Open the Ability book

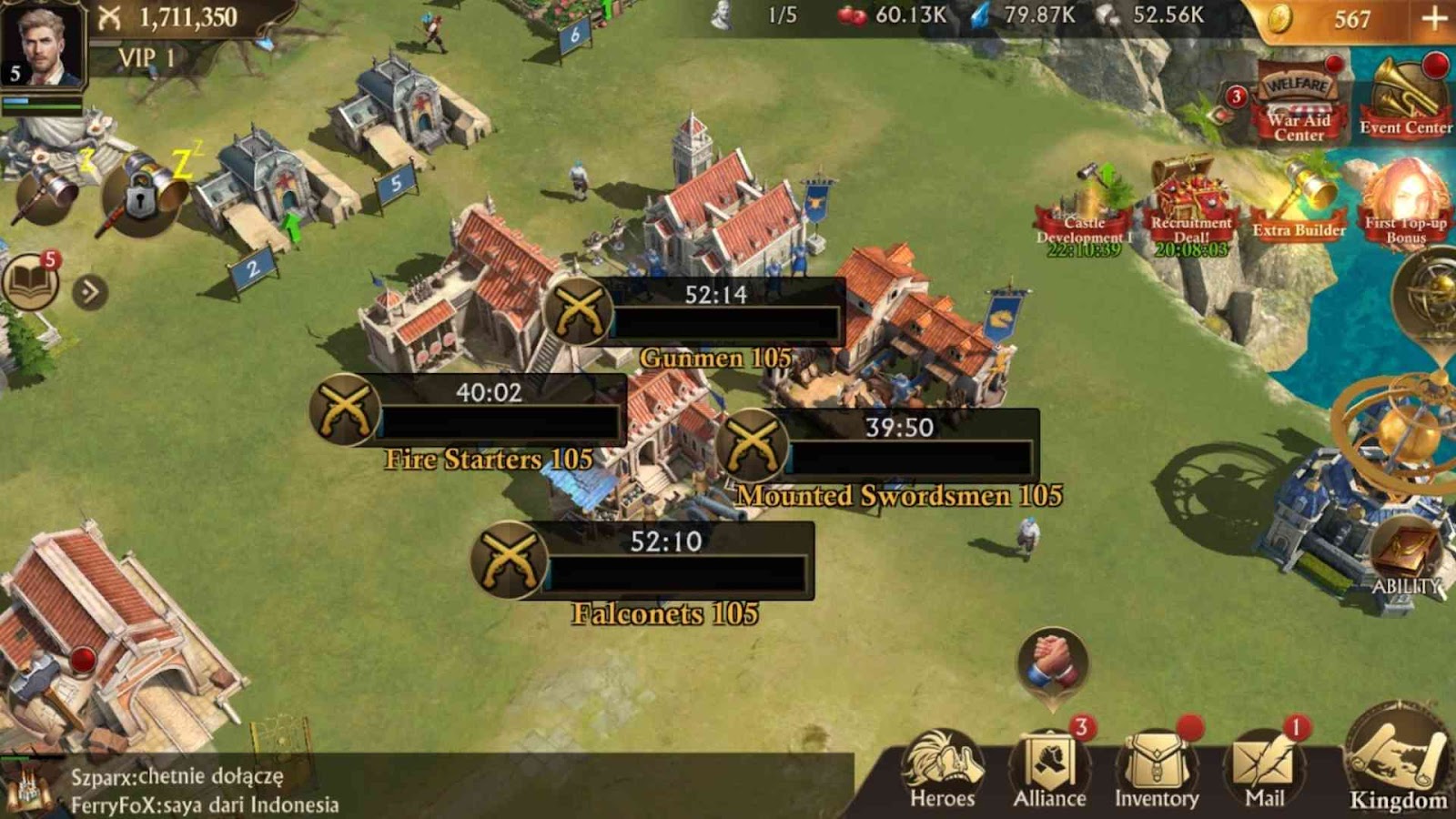pyautogui.click(x=1405, y=555)
